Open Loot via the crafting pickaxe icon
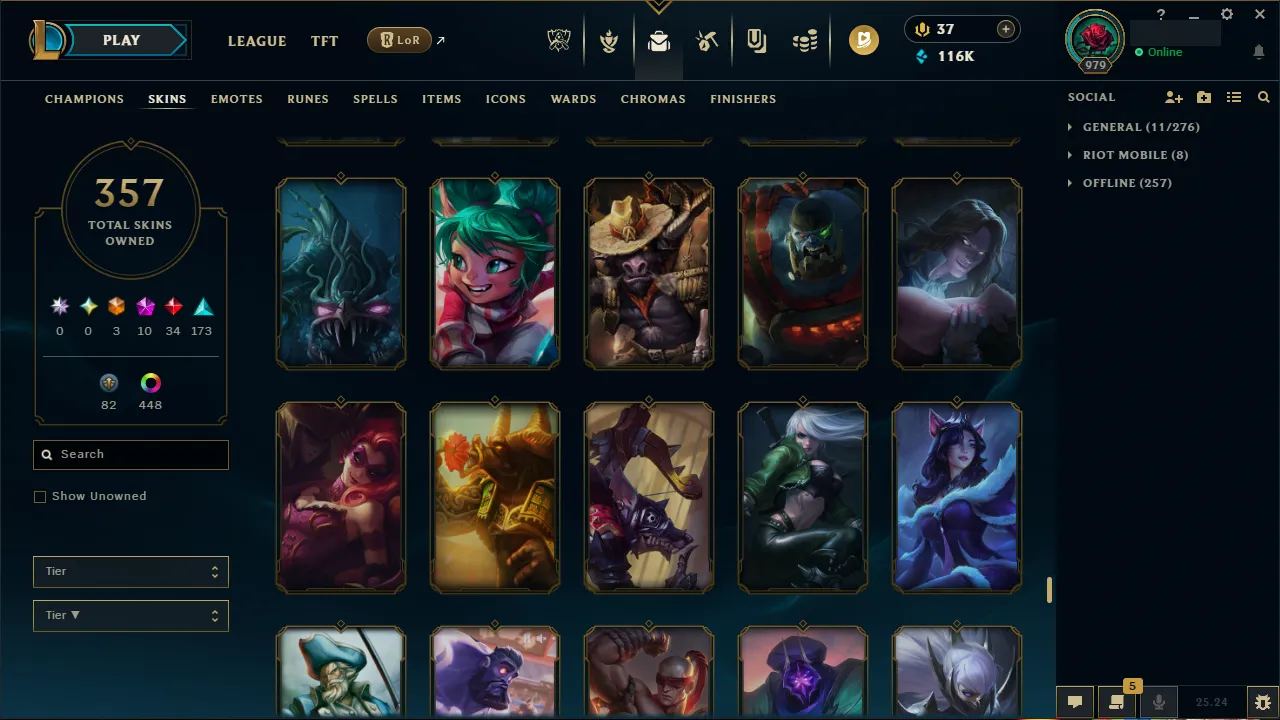The width and height of the screenshot is (1280, 720). (706, 41)
